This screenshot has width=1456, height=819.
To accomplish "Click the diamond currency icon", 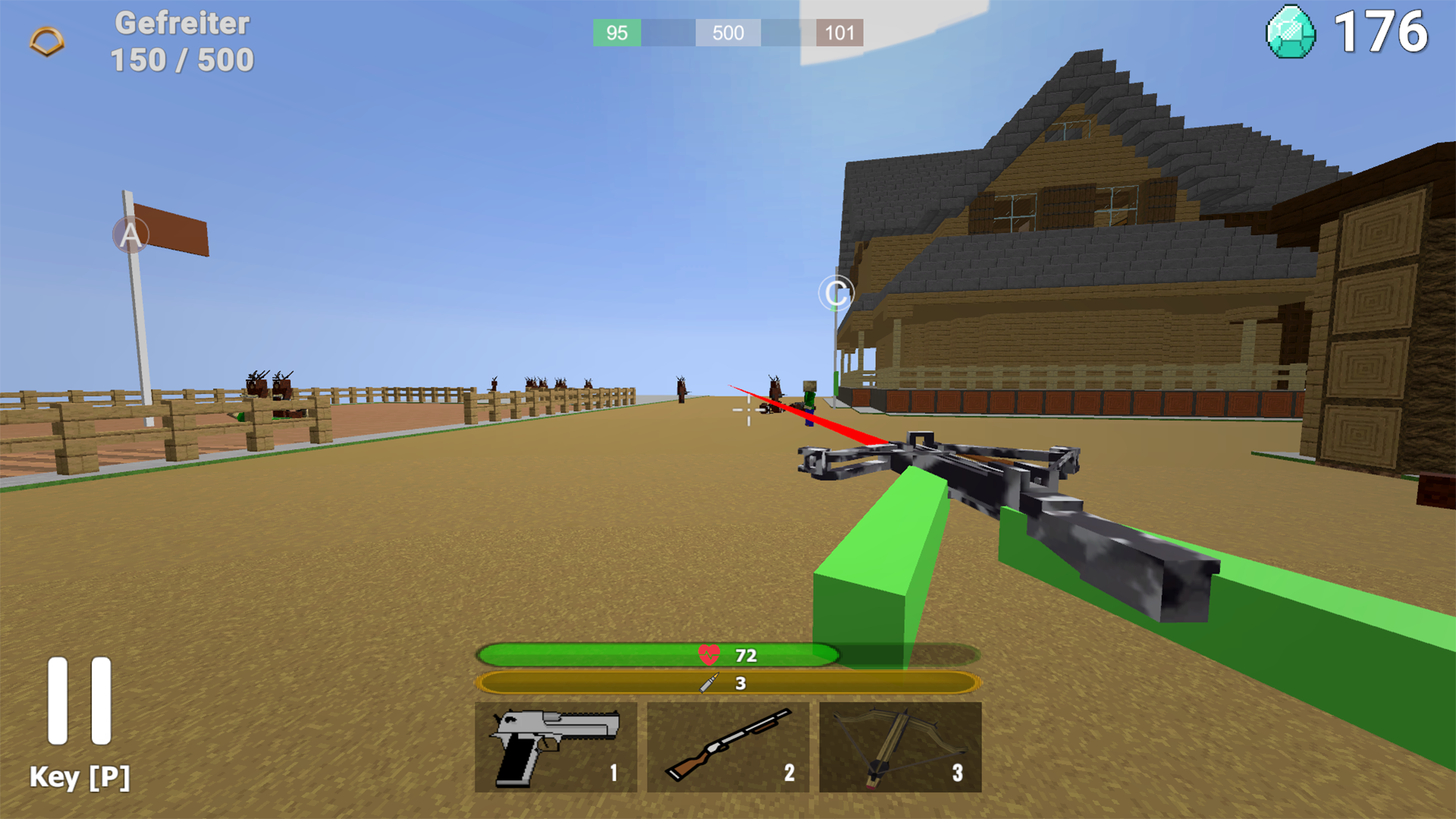I will 1292,32.
